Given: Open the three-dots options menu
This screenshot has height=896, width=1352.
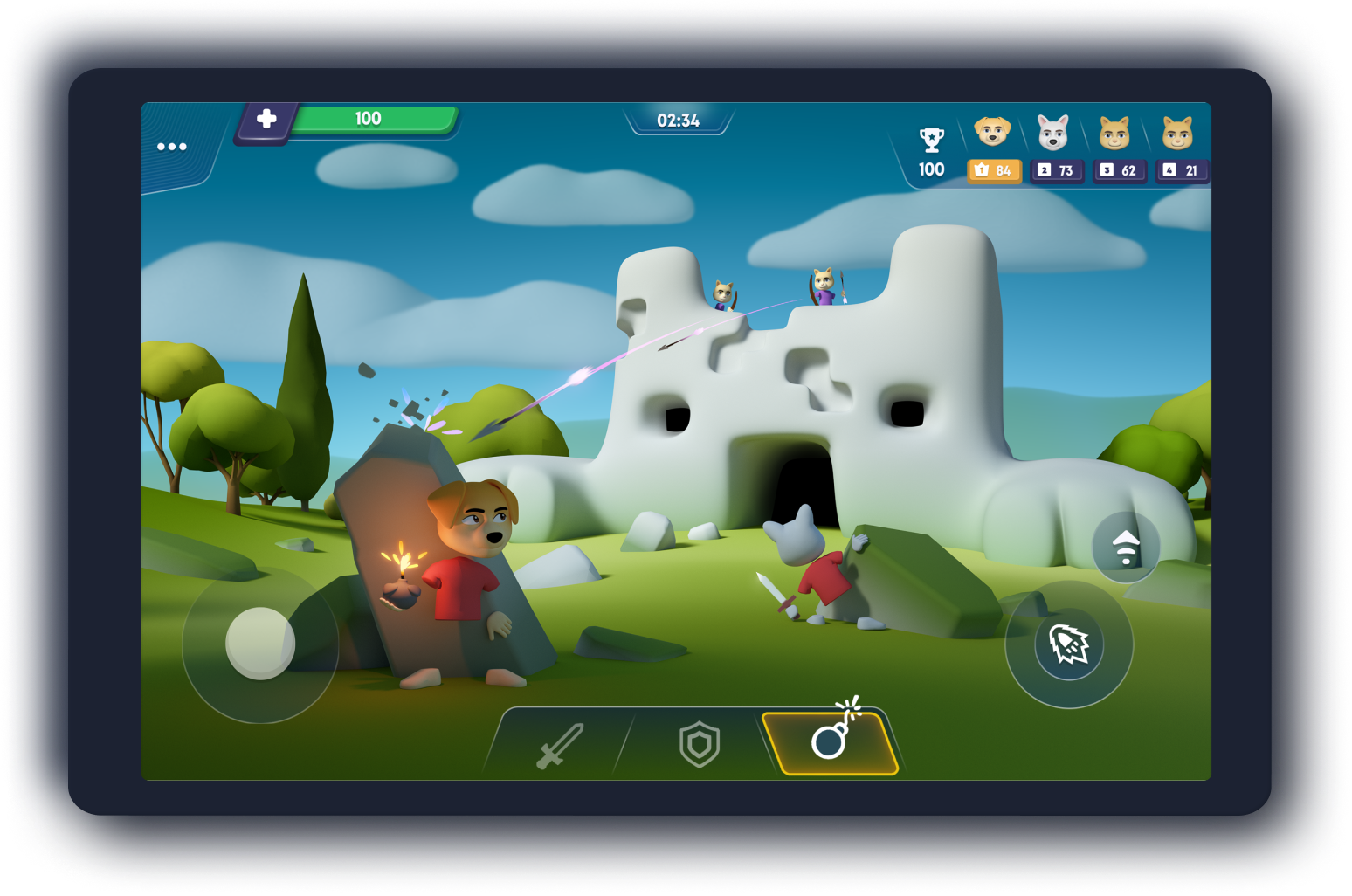Looking at the screenshot, I should (x=171, y=146).
